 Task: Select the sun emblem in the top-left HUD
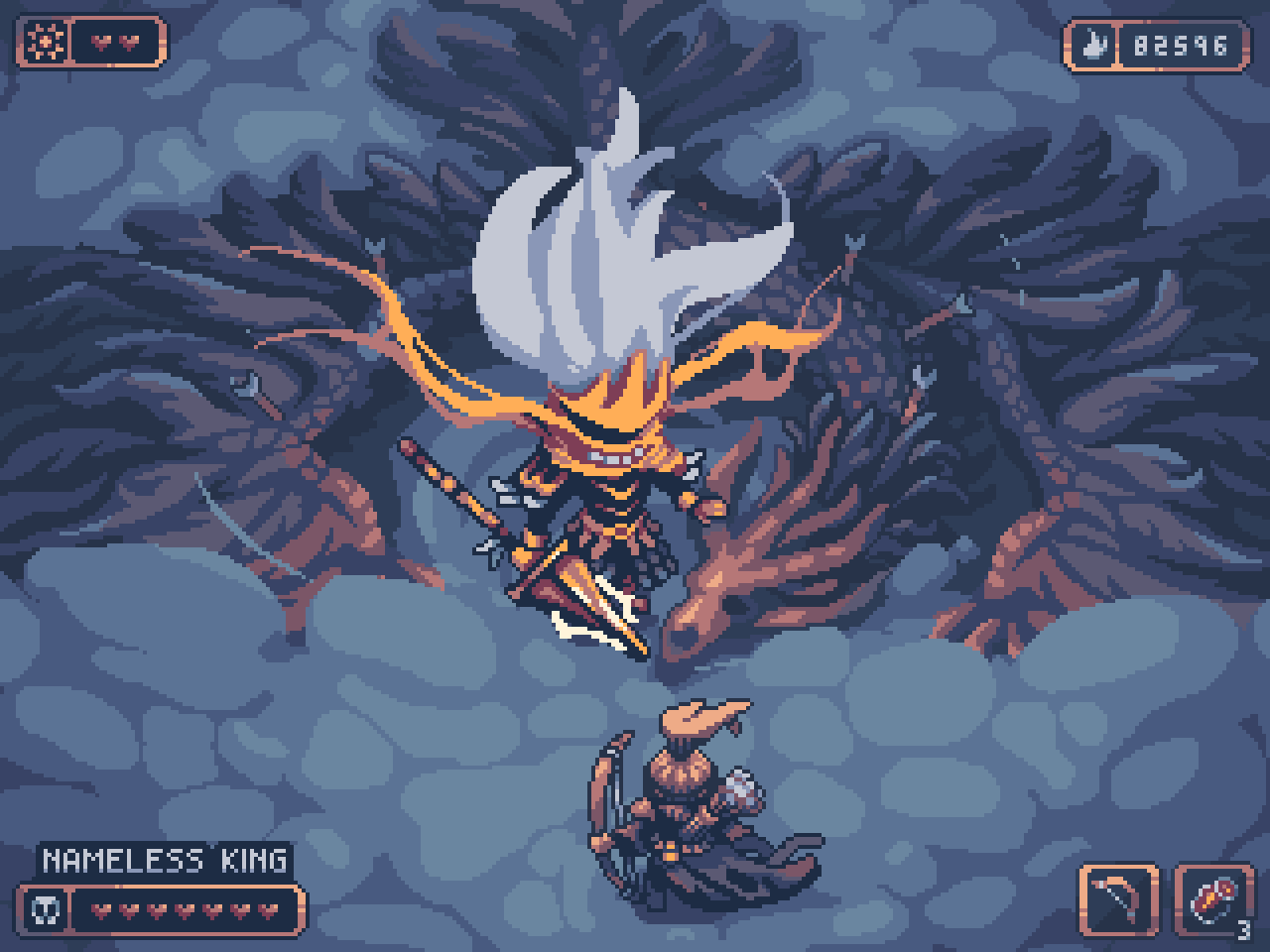[44, 41]
